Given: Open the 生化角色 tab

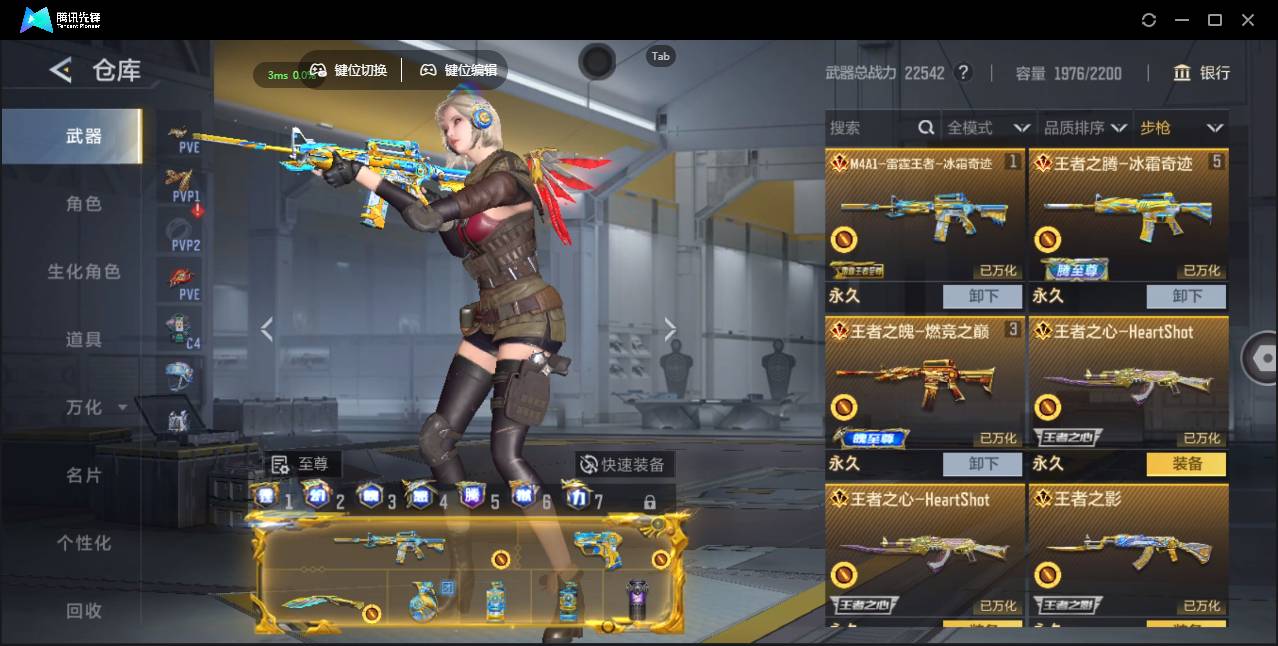Looking at the screenshot, I should 84,272.
